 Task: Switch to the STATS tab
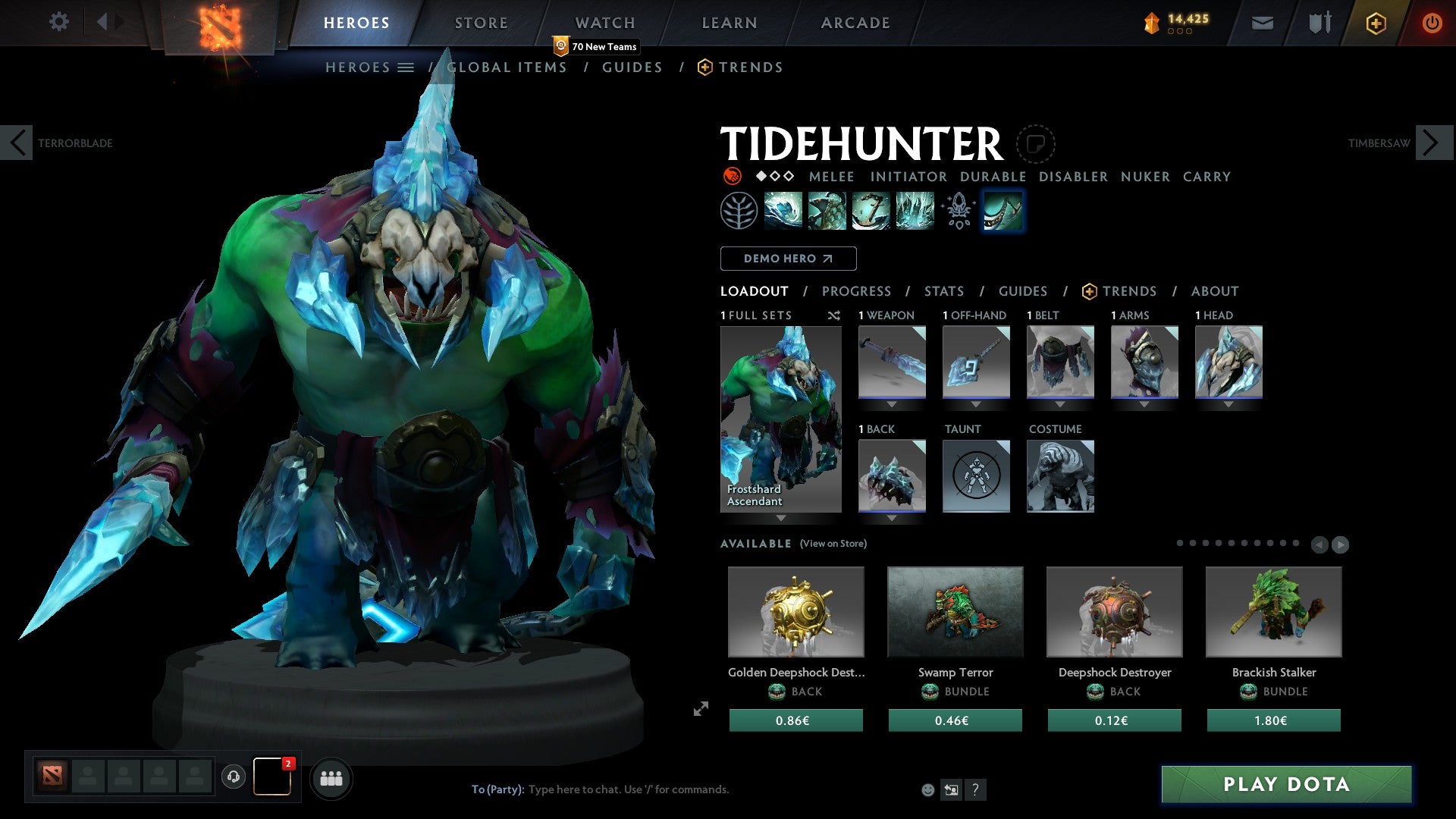pos(944,290)
